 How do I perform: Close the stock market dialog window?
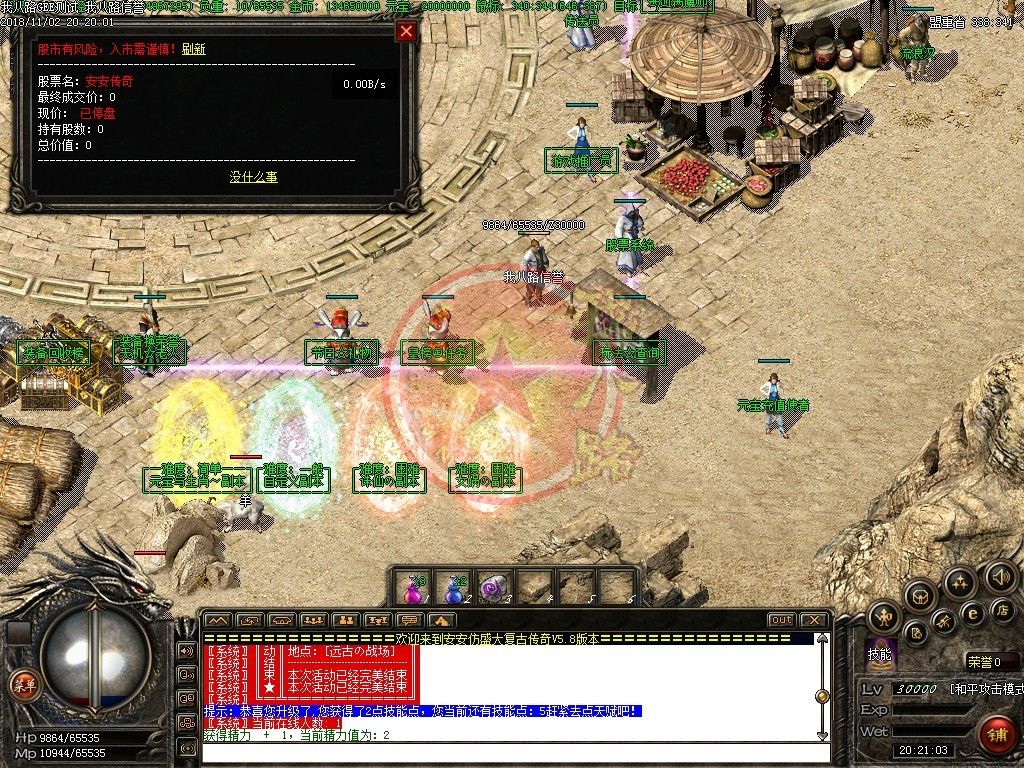tap(406, 31)
